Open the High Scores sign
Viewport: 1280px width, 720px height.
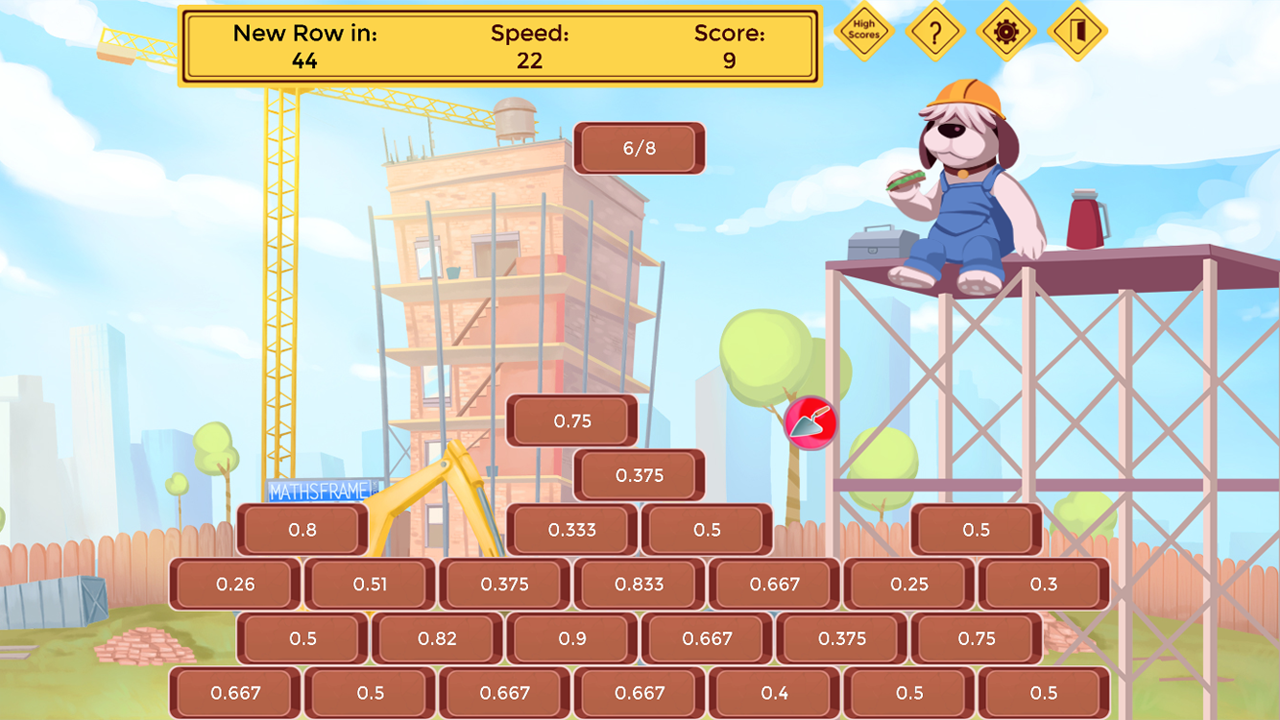(863, 31)
